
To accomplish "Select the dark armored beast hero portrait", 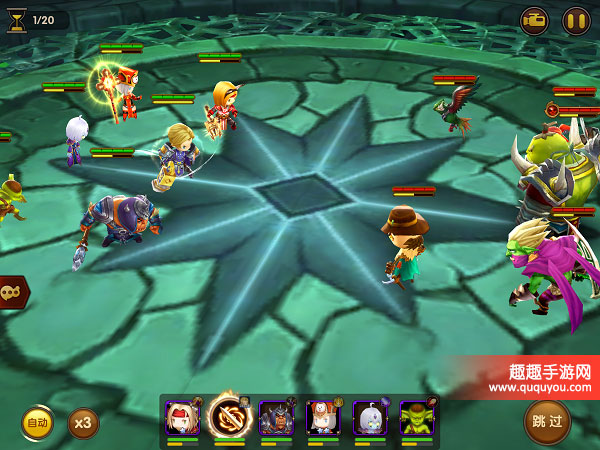I will tap(275, 418).
